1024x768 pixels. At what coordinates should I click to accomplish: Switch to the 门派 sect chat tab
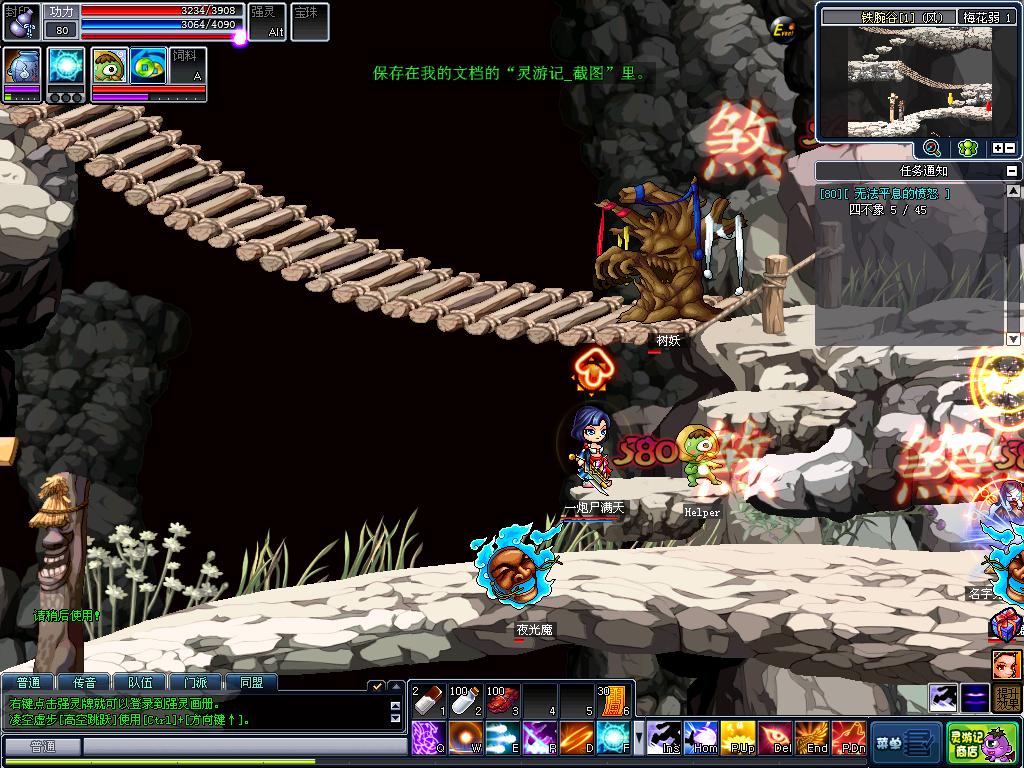[x=195, y=683]
